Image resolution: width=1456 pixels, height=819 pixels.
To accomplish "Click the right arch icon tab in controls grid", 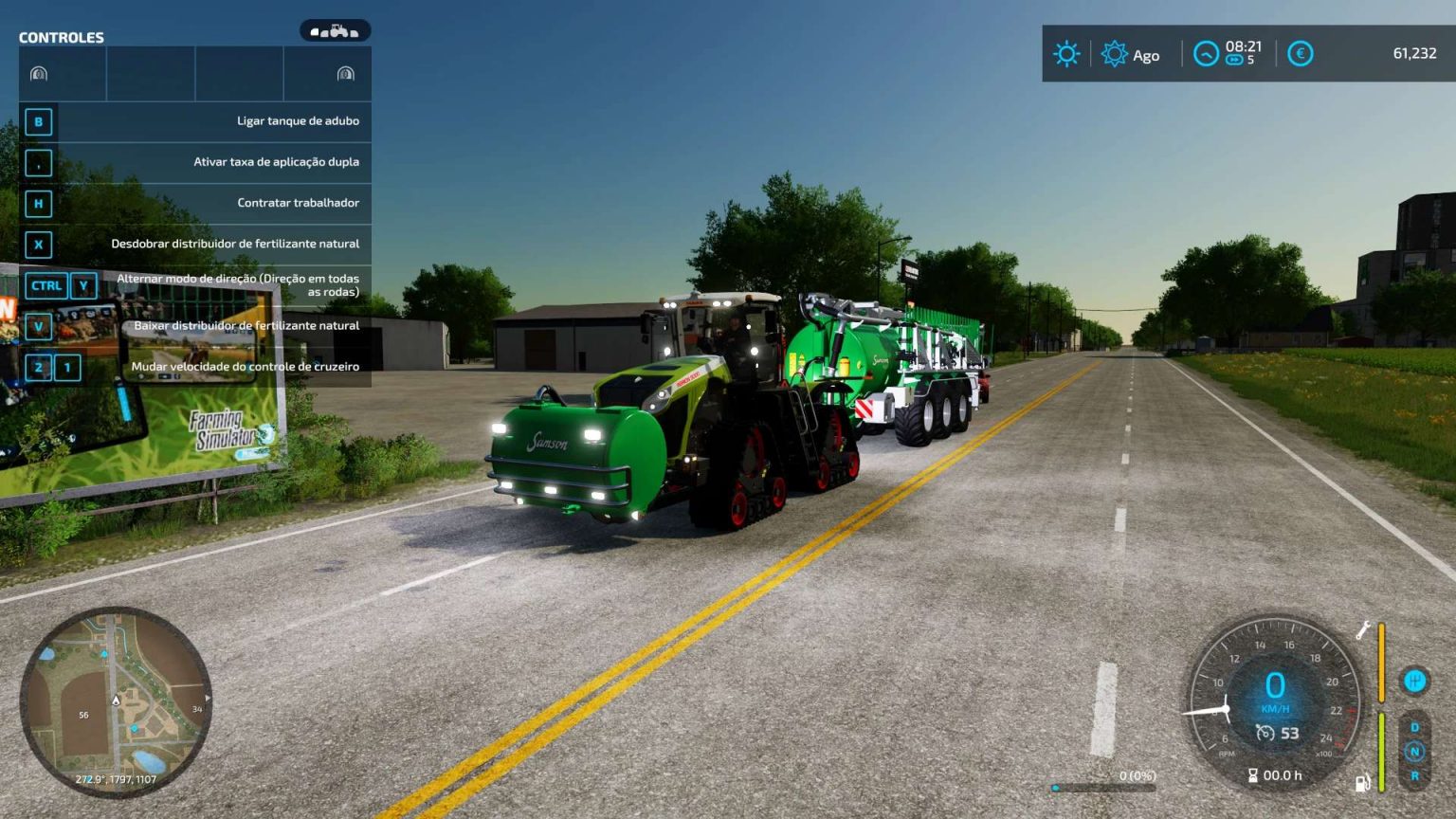I will click(x=347, y=73).
